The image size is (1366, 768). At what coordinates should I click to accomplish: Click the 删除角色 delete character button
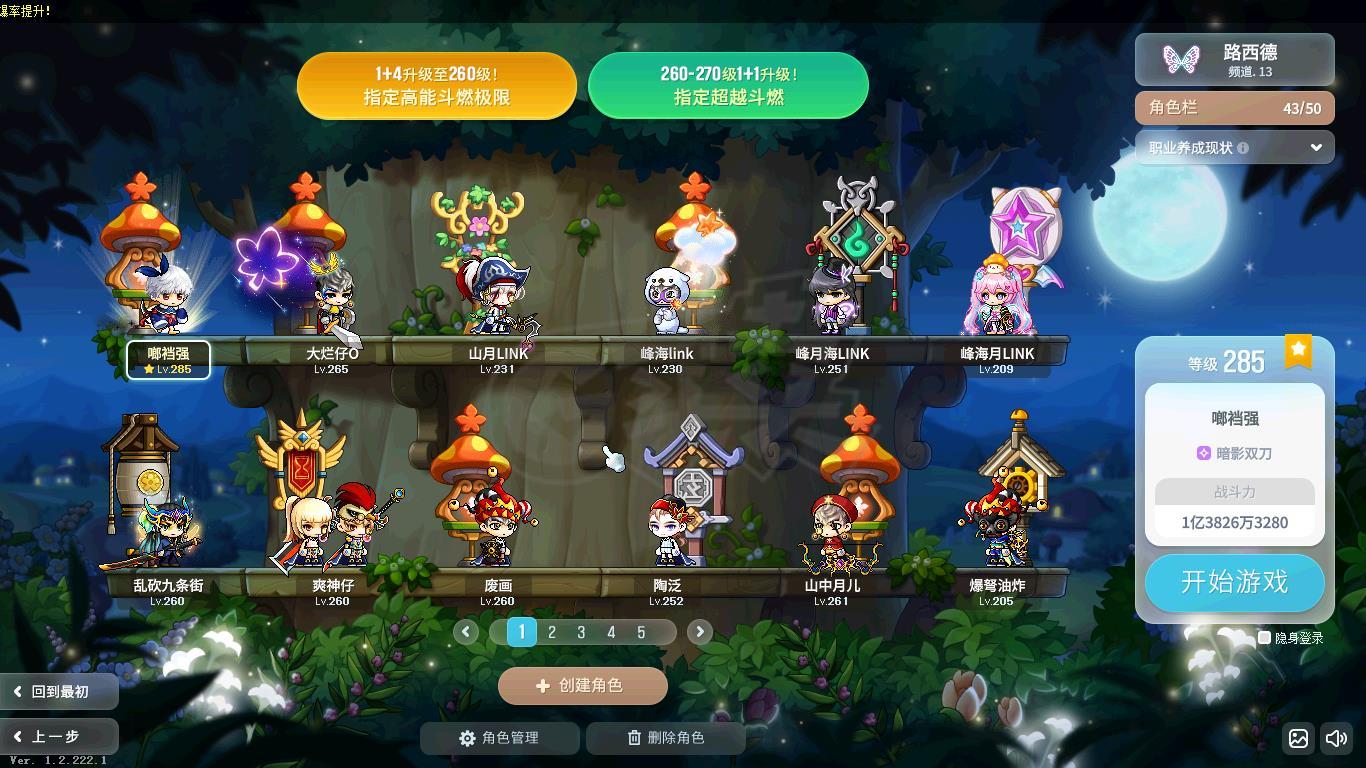[x=665, y=738]
